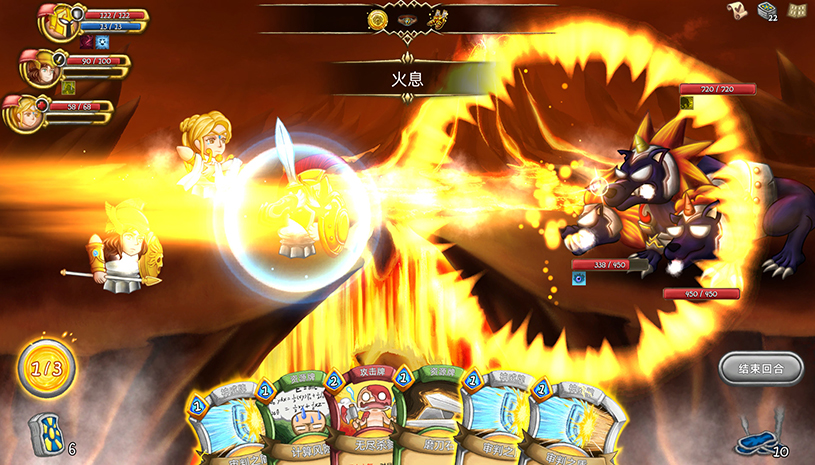Inspect the blue status icon under enemy health
Screen dimensions: 815x465
[578, 278]
